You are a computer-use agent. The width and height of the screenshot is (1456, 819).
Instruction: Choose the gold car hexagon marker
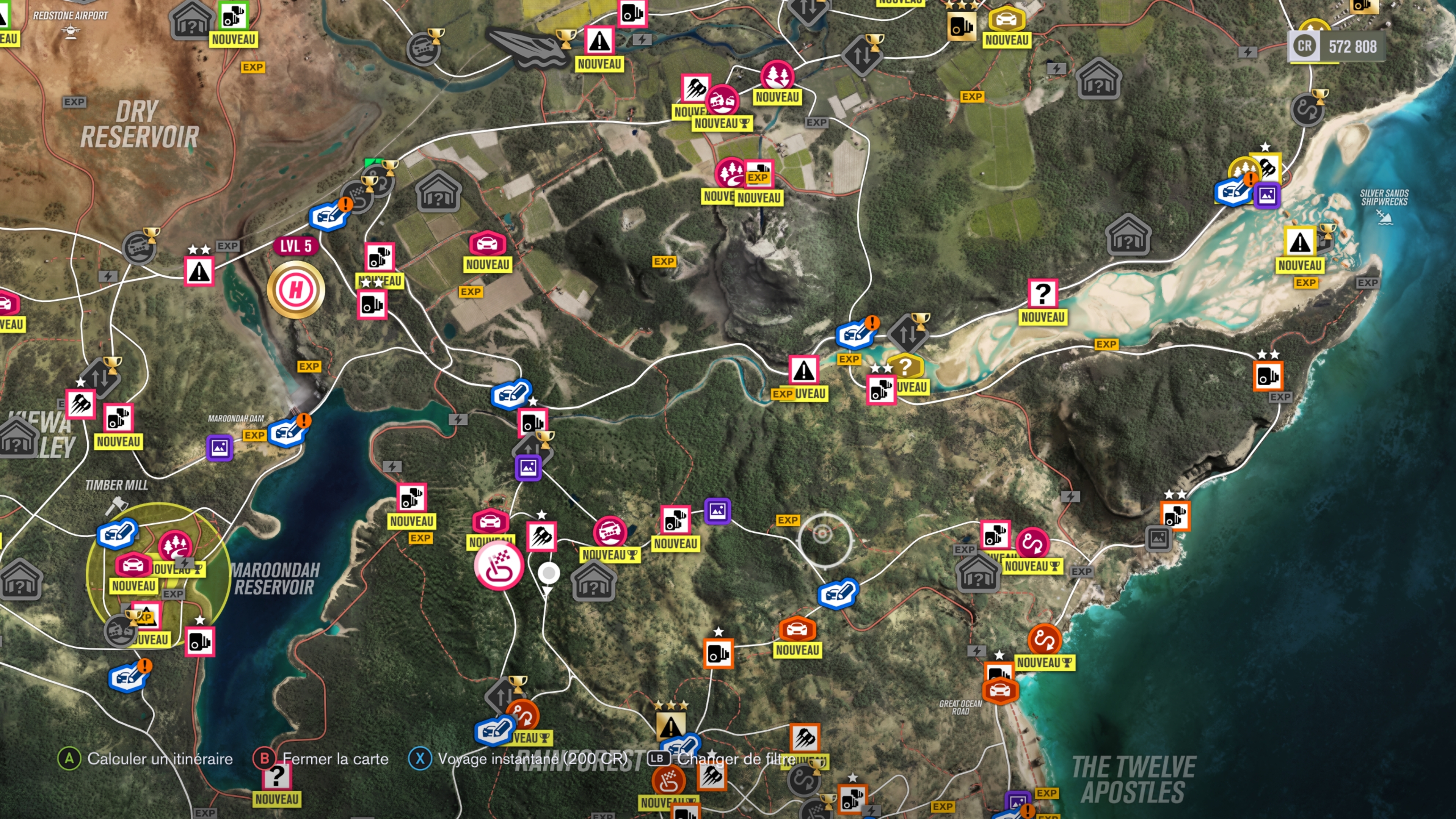1007,20
